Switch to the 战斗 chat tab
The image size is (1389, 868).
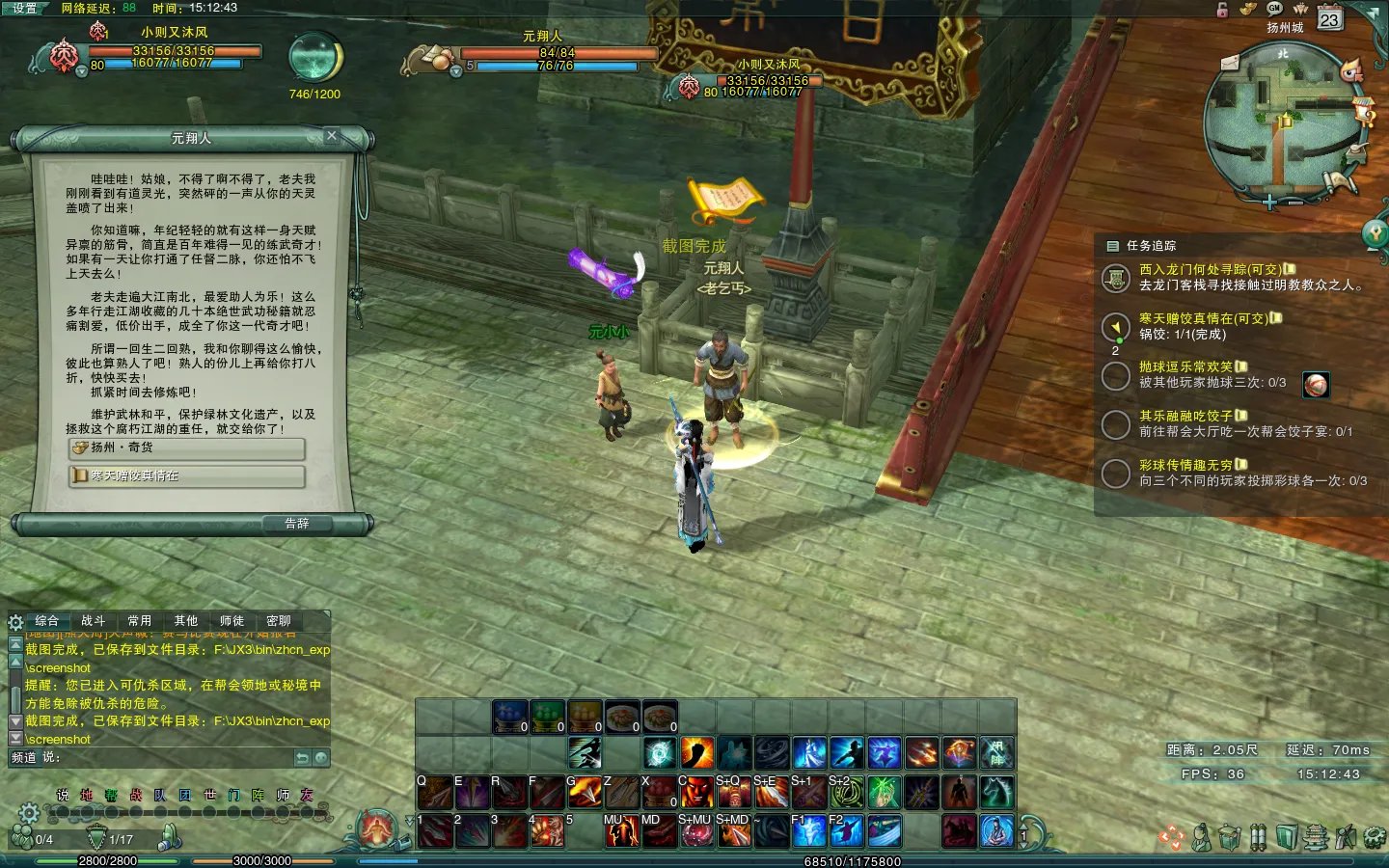[x=93, y=621]
